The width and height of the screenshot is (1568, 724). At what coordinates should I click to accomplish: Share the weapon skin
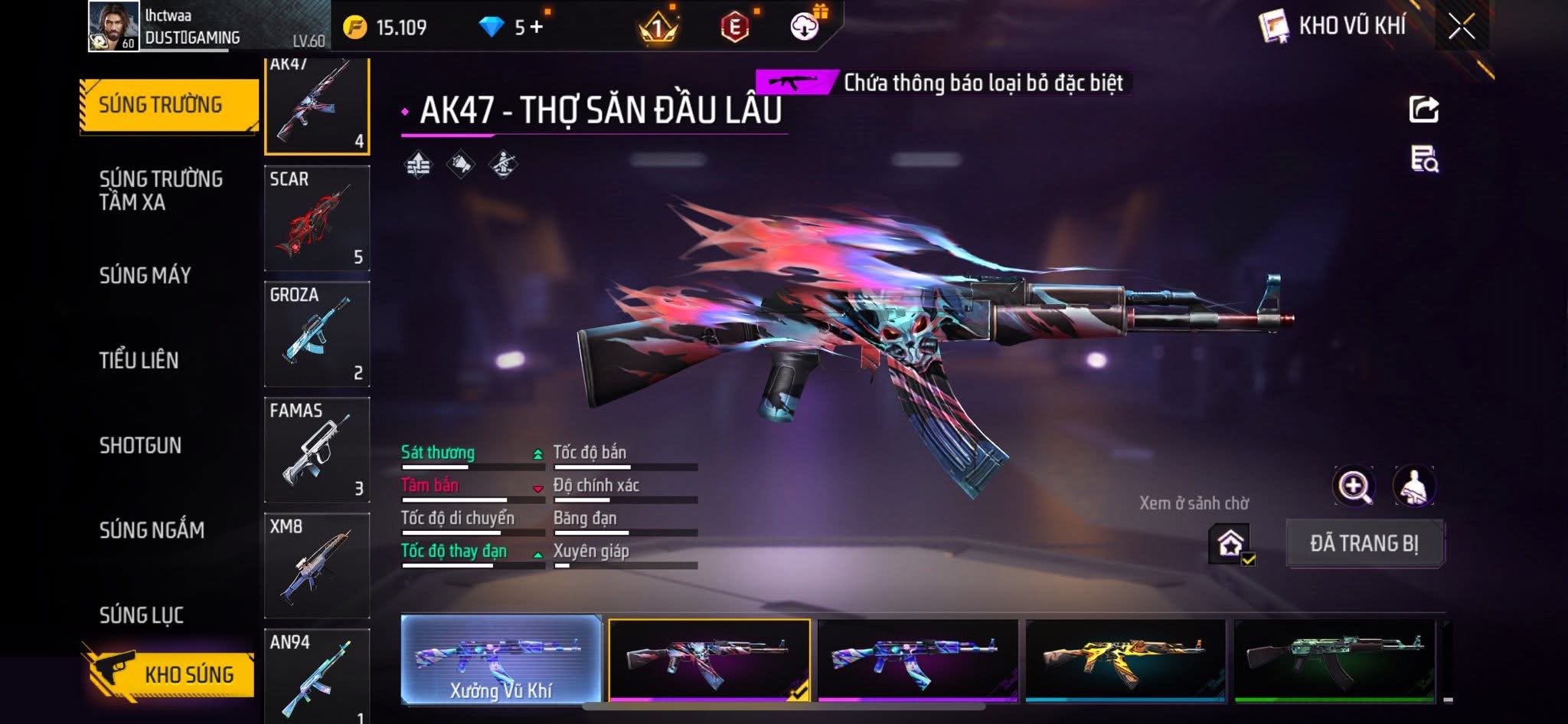pyautogui.click(x=1423, y=110)
